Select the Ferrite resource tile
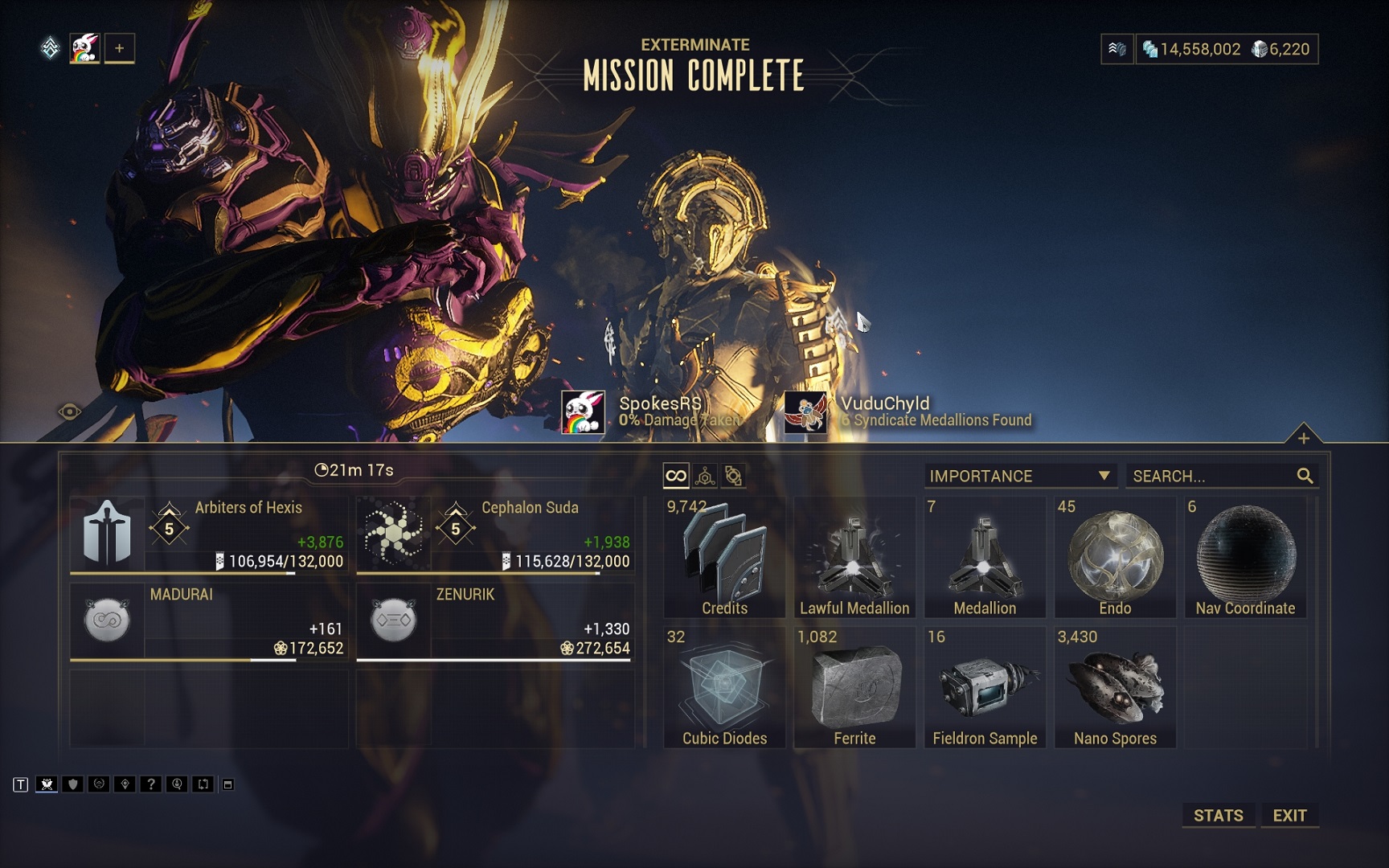1389x868 pixels. (x=854, y=688)
